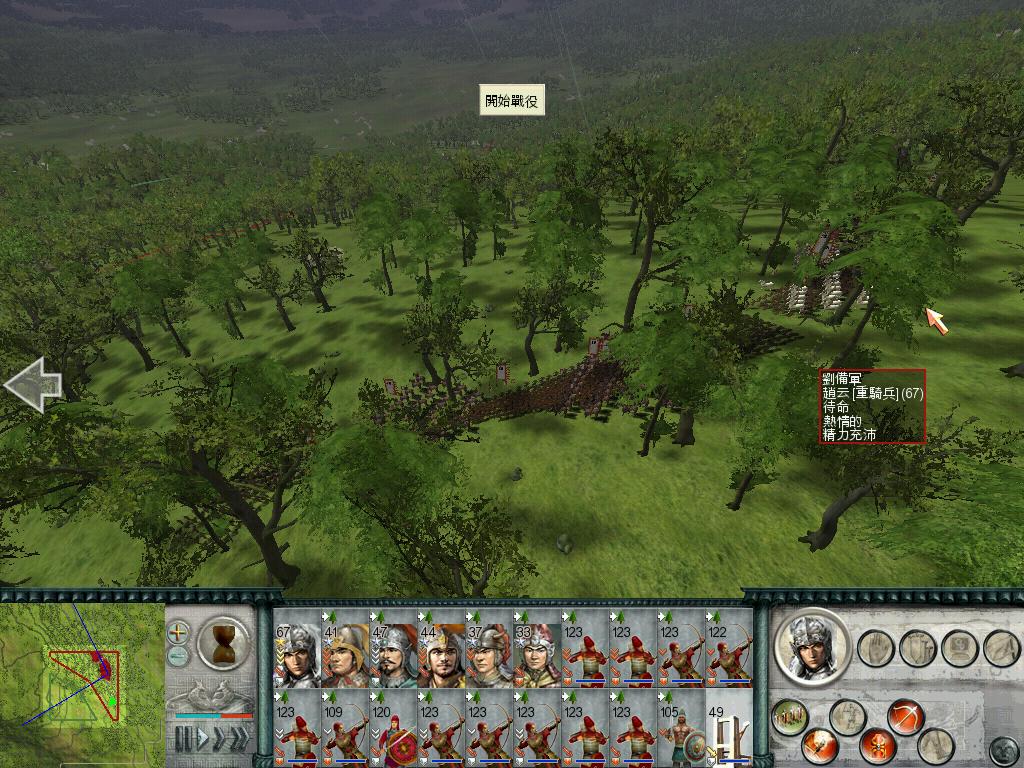Viewport: 1024px width, 768px height.
Task: Toggle the bow fire-at-will ability
Action: [x=905, y=717]
